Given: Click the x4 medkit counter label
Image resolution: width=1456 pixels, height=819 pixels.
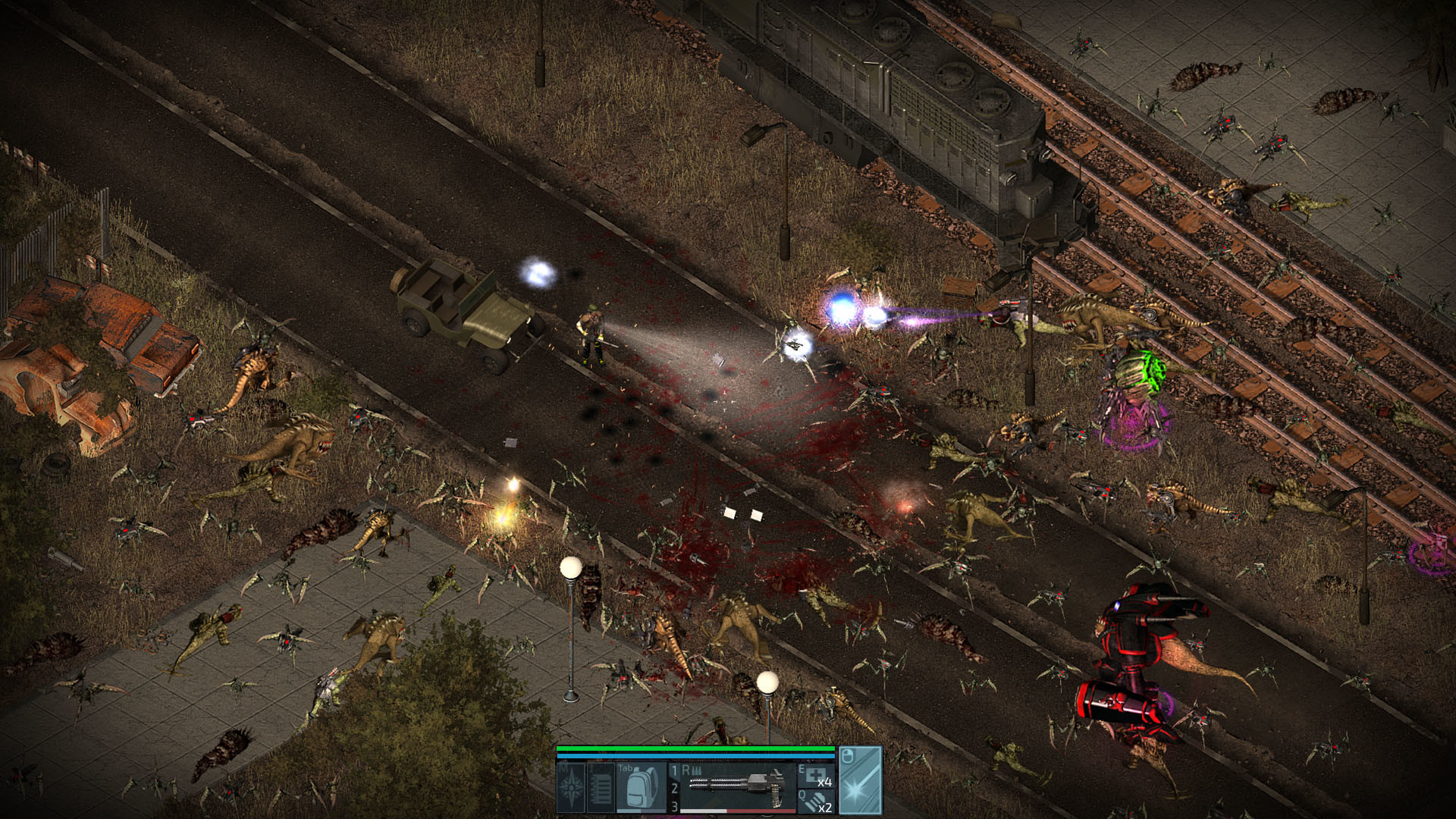Looking at the screenshot, I should [x=827, y=783].
